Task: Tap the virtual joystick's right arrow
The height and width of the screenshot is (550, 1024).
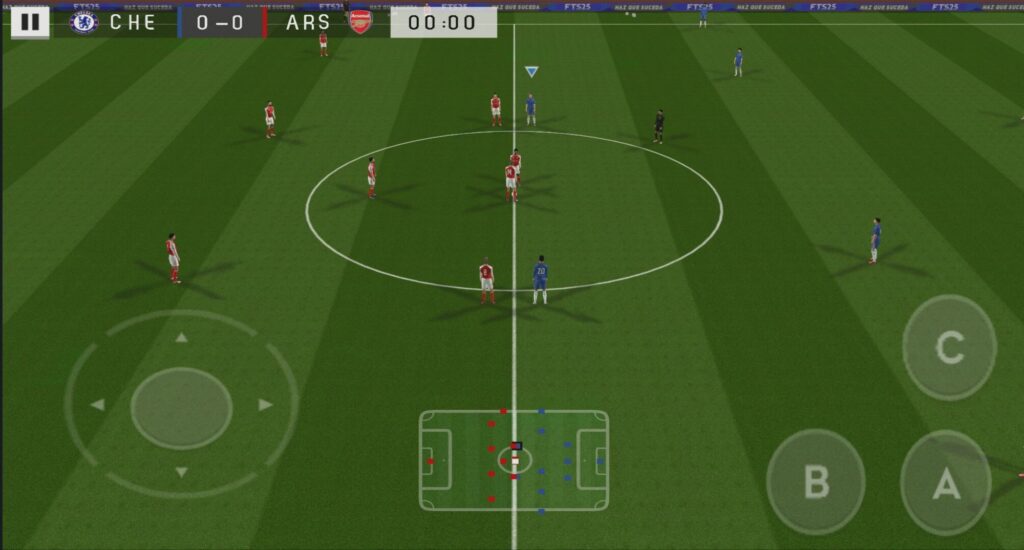Action: point(265,405)
